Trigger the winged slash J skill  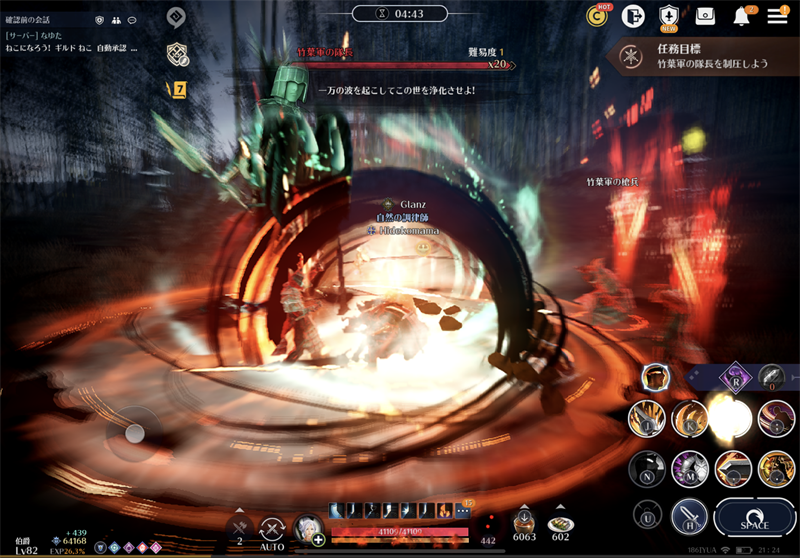tap(647, 417)
